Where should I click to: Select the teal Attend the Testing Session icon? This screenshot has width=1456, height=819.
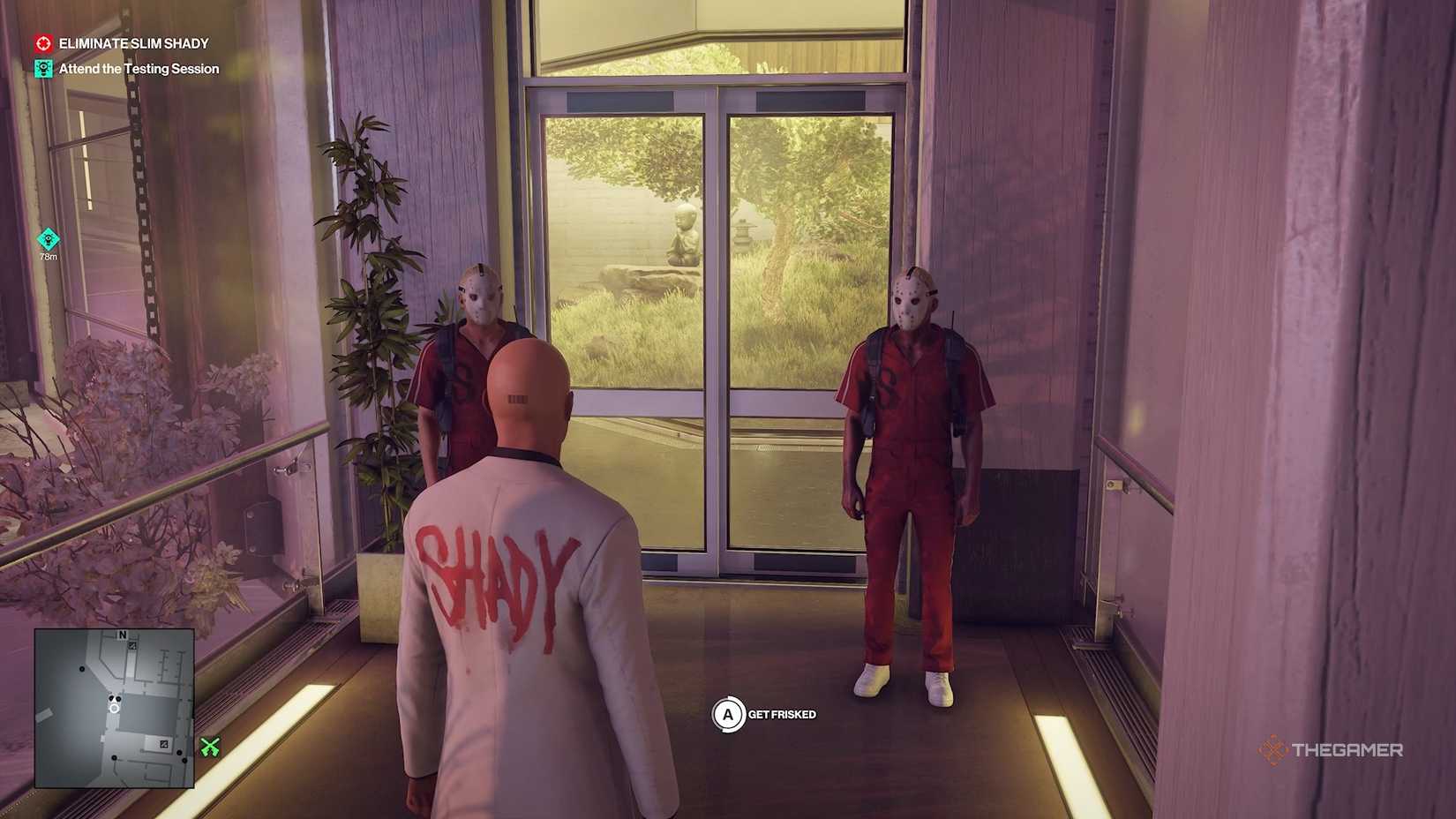point(42,68)
